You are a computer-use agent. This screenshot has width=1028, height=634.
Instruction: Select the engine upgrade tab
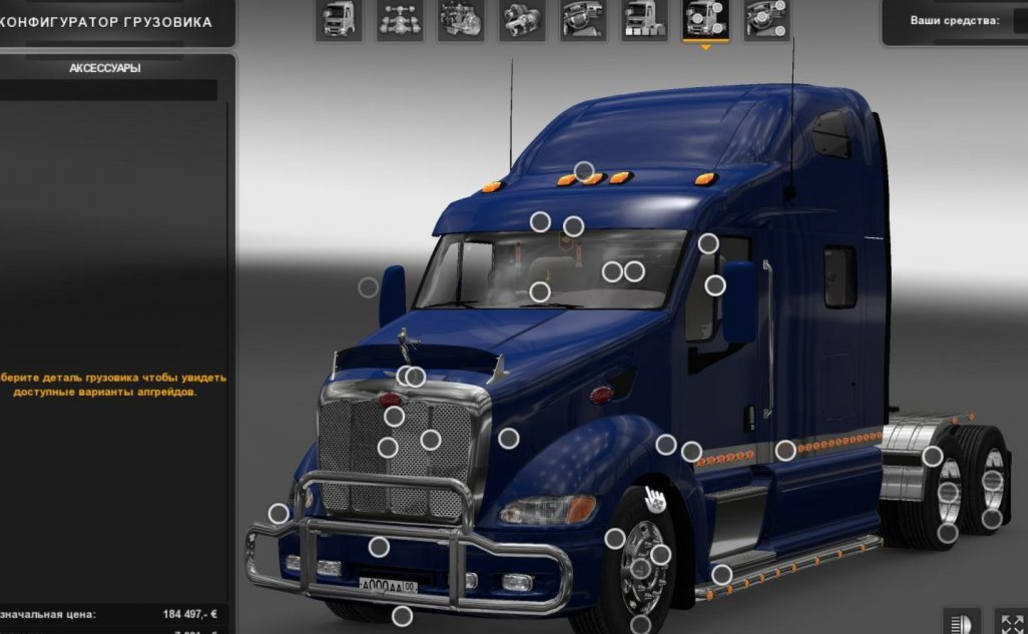click(461, 19)
